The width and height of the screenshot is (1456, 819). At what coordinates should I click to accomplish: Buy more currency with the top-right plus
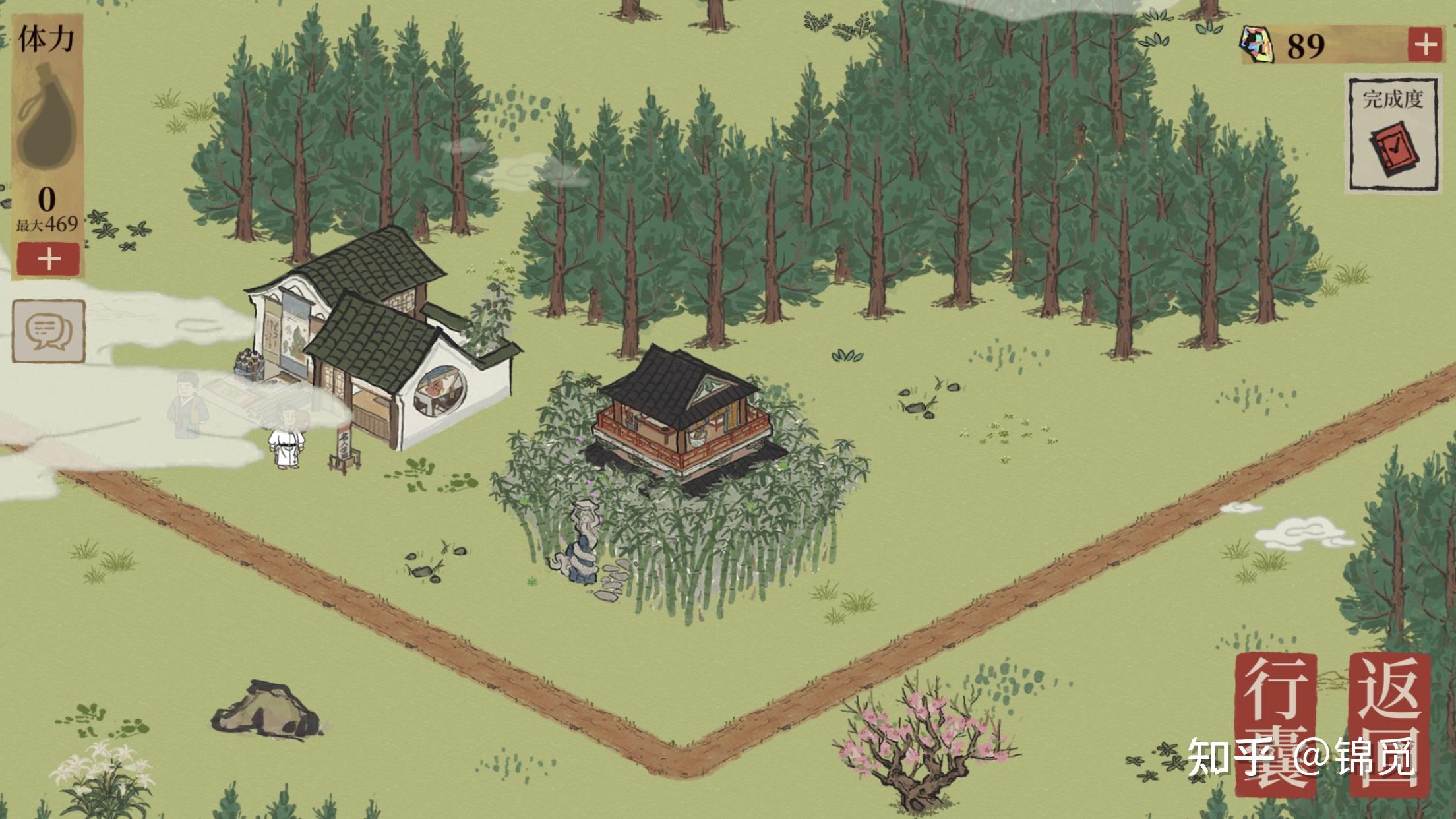click(x=1426, y=45)
